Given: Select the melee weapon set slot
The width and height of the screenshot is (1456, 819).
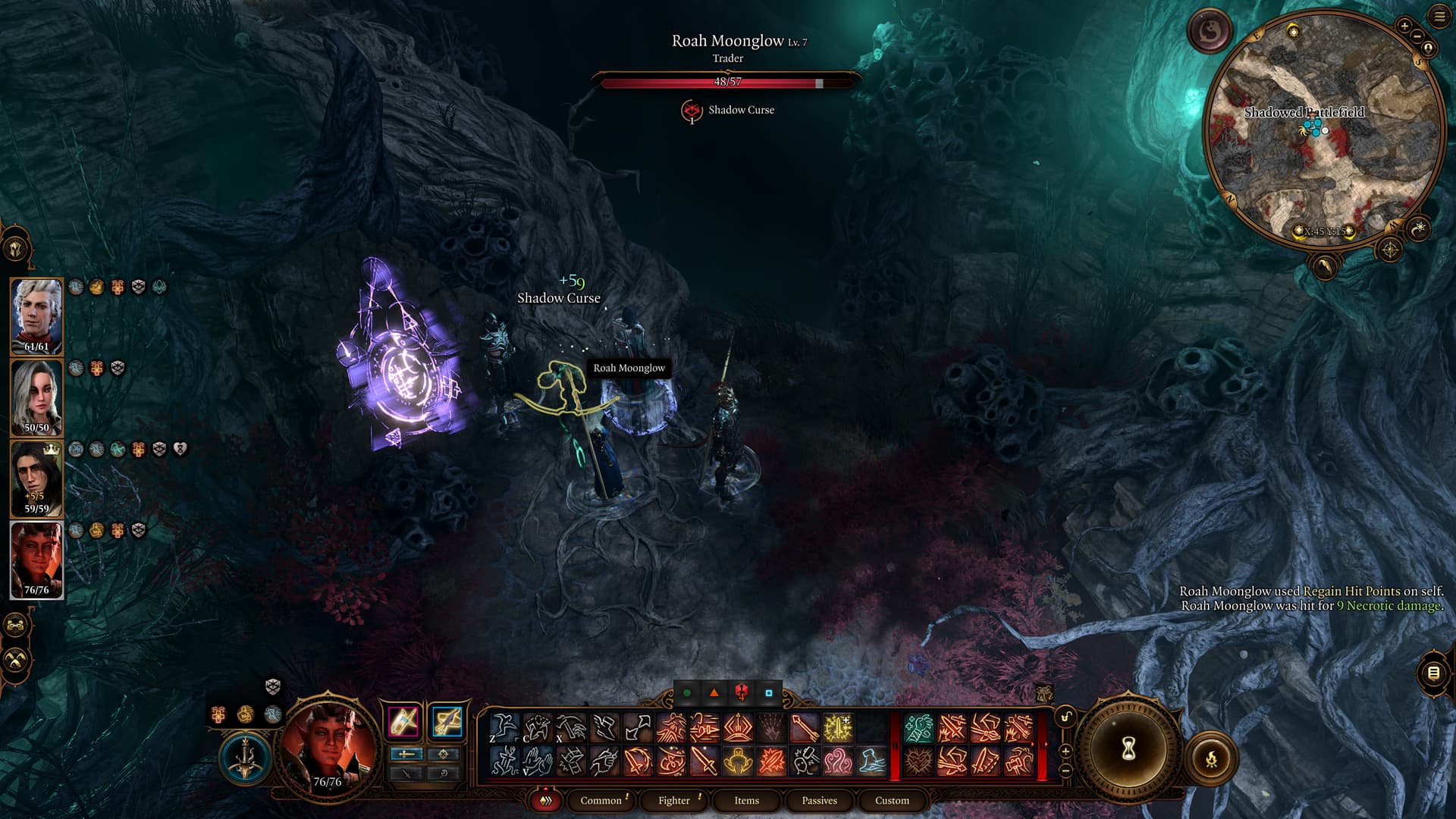Looking at the screenshot, I should pyautogui.click(x=403, y=721).
